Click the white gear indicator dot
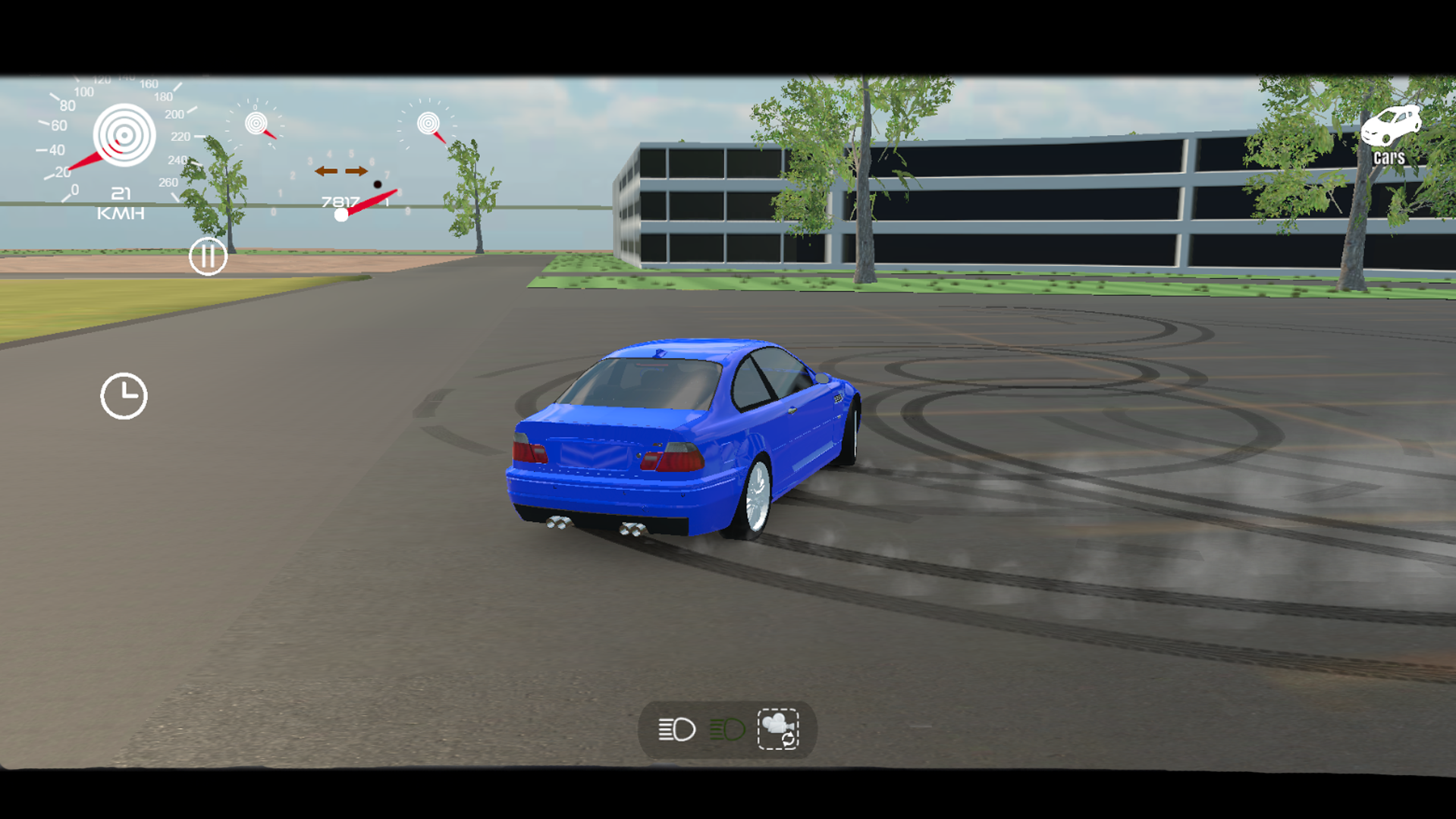Screen dimensions: 1456x819 point(340,213)
